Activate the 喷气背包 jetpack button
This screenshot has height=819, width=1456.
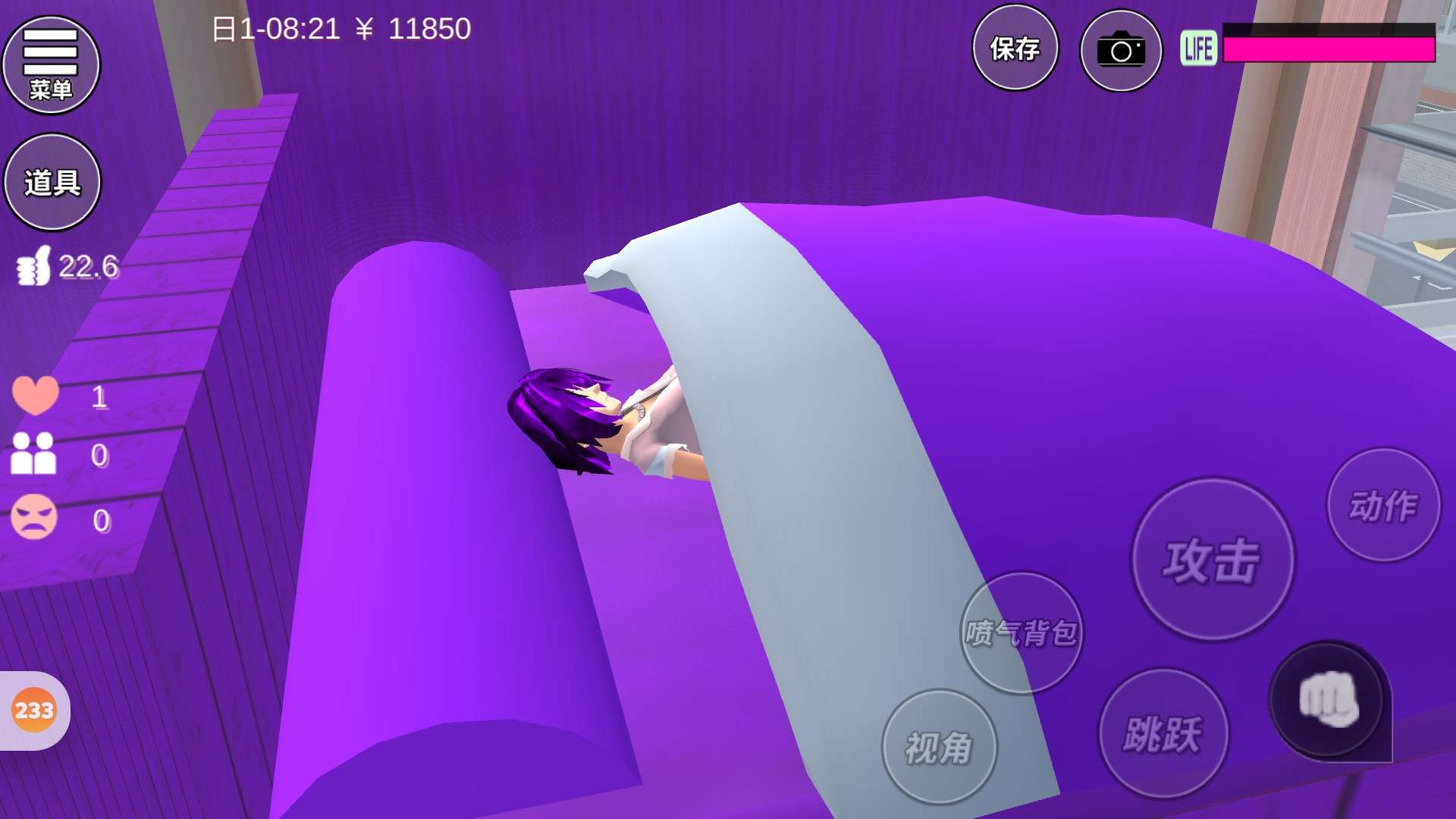(1021, 632)
